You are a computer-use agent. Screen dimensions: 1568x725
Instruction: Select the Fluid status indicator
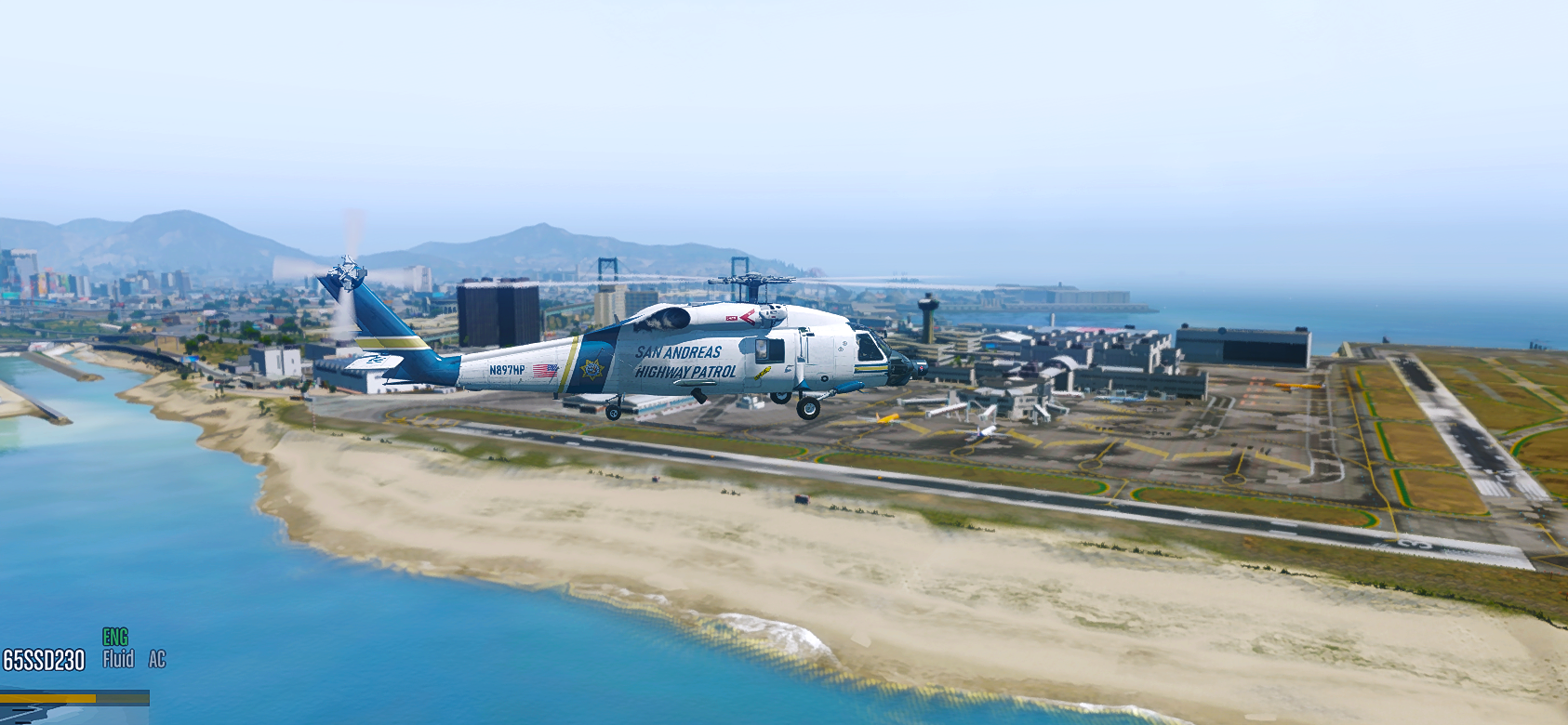click(118, 659)
